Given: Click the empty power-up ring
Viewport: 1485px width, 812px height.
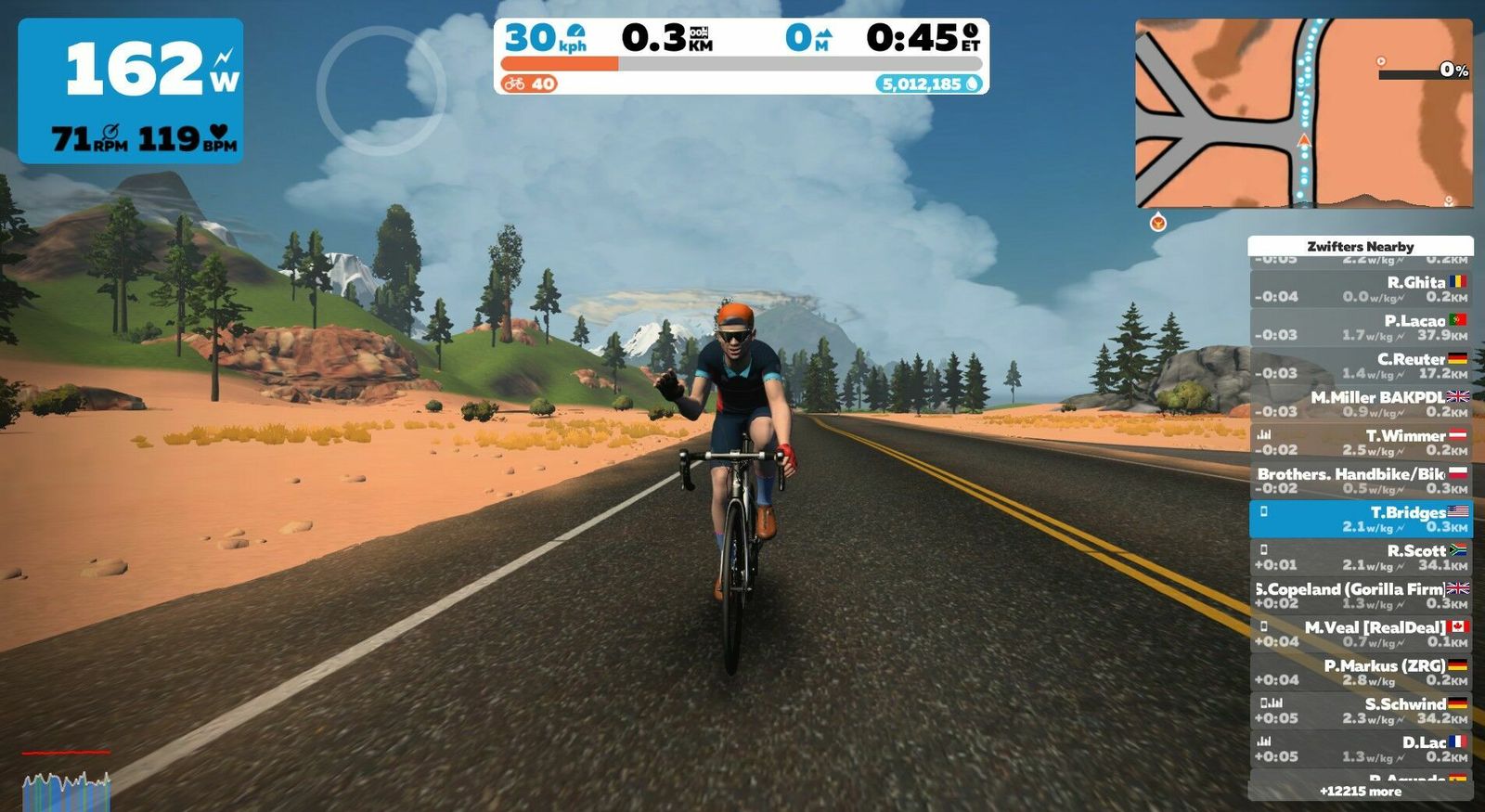Looking at the screenshot, I should [381, 90].
